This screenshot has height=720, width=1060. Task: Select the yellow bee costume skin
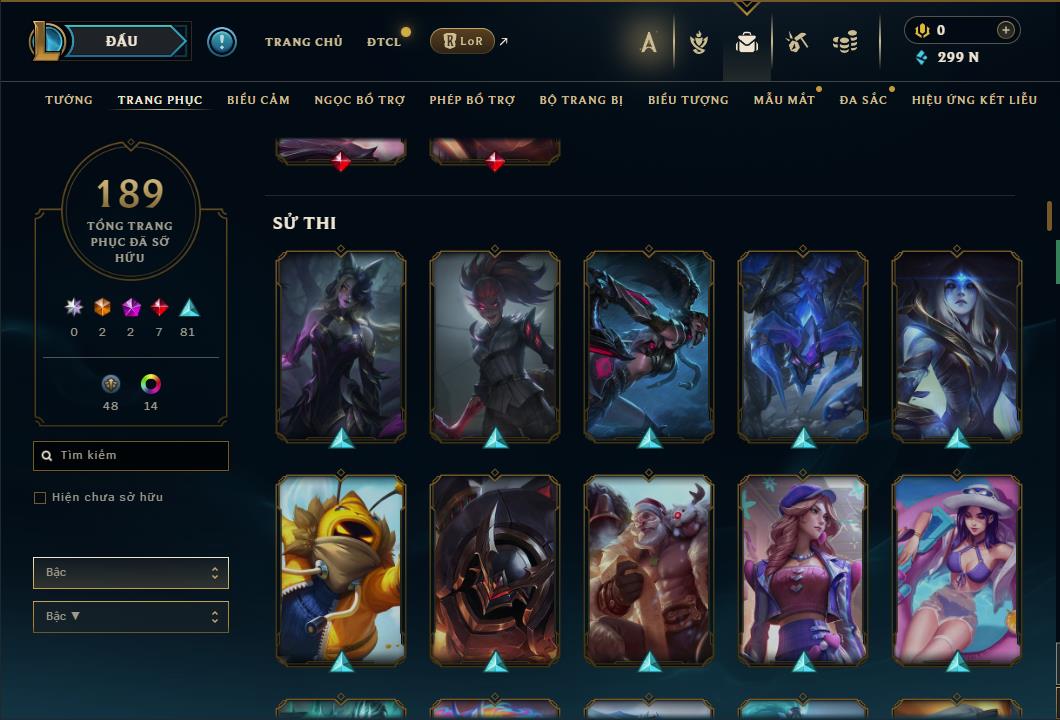[341, 569]
